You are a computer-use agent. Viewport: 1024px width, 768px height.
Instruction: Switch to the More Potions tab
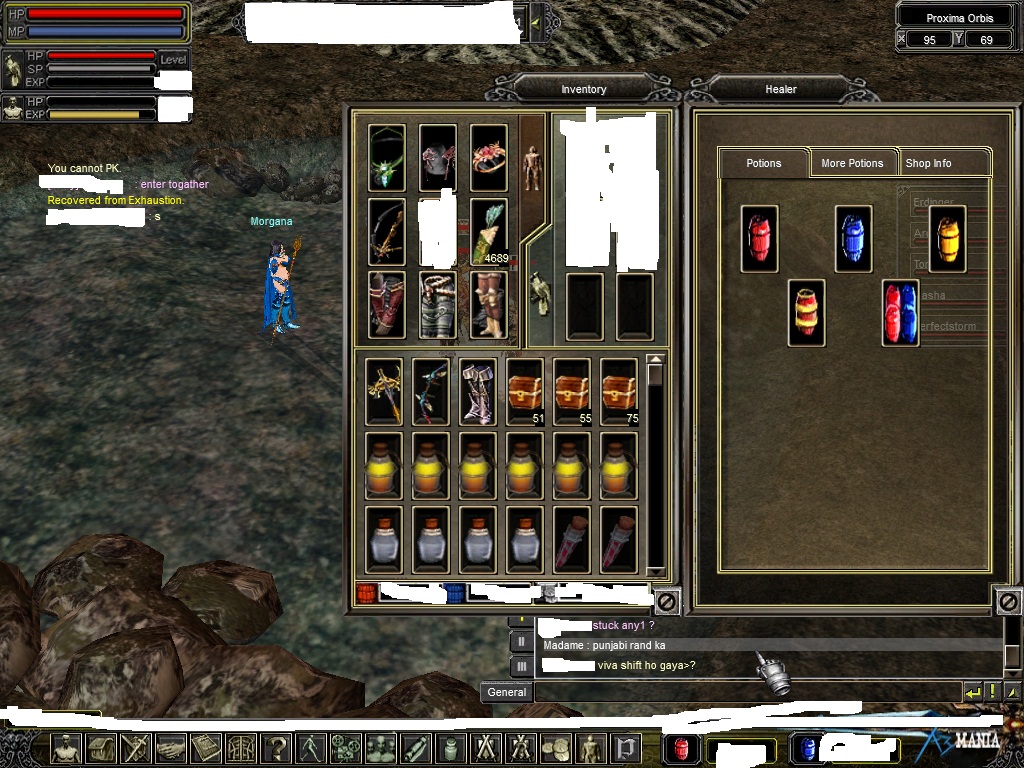pos(852,163)
